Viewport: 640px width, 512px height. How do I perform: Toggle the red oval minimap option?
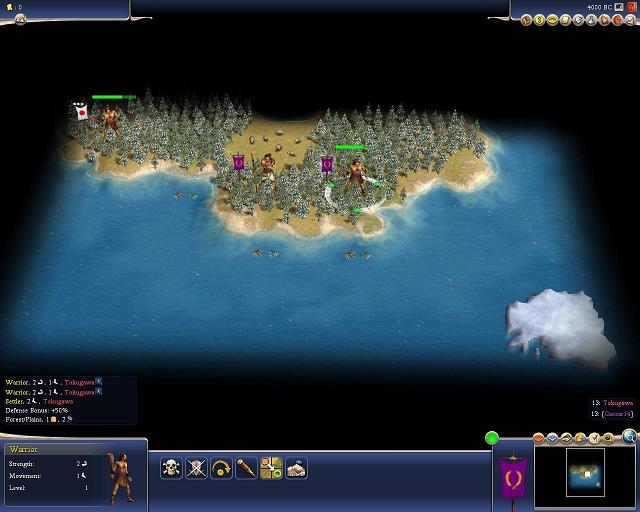pyautogui.click(x=539, y=437)
